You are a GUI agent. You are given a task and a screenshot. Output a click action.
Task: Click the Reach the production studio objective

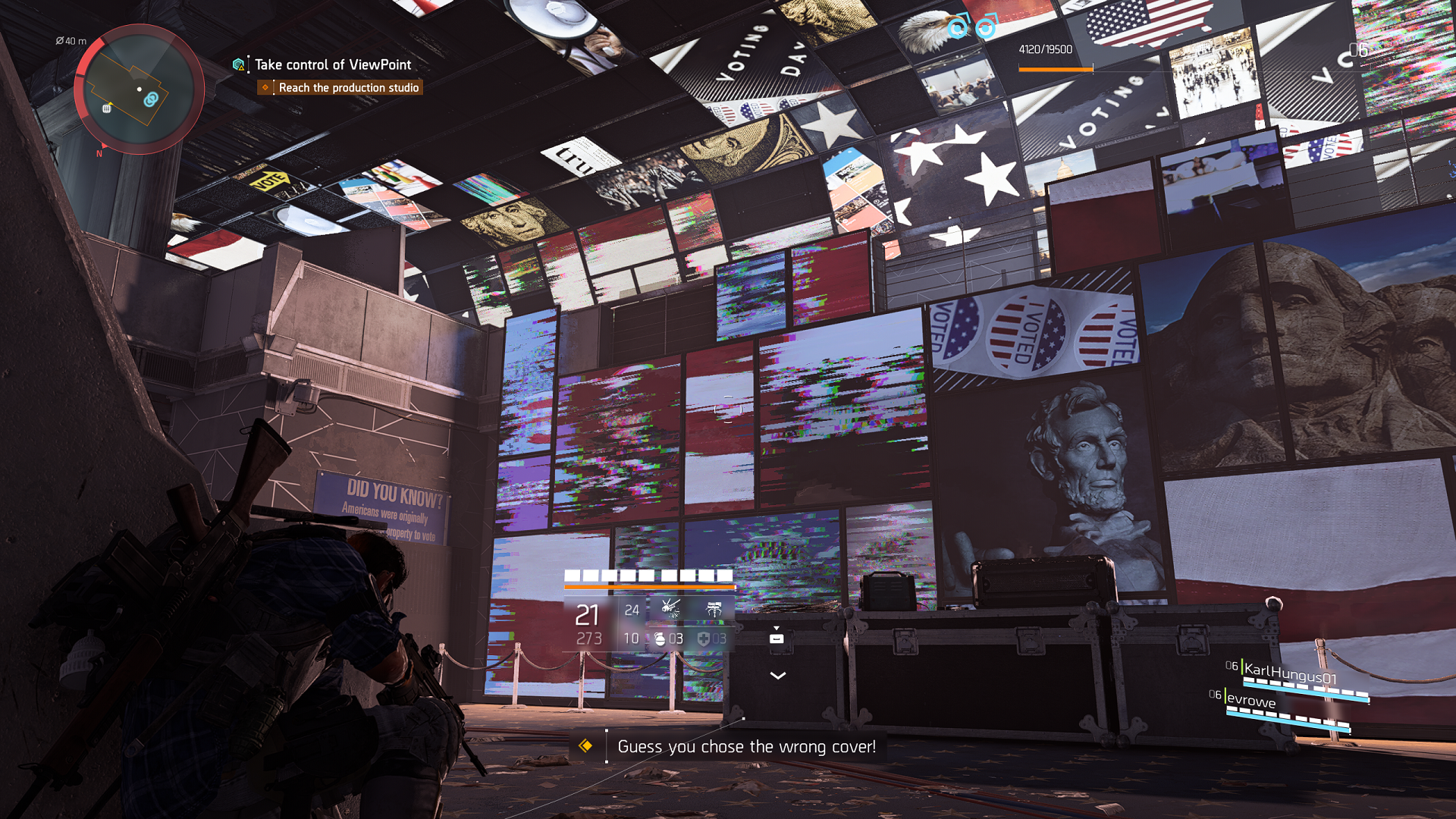coord(348,88)
